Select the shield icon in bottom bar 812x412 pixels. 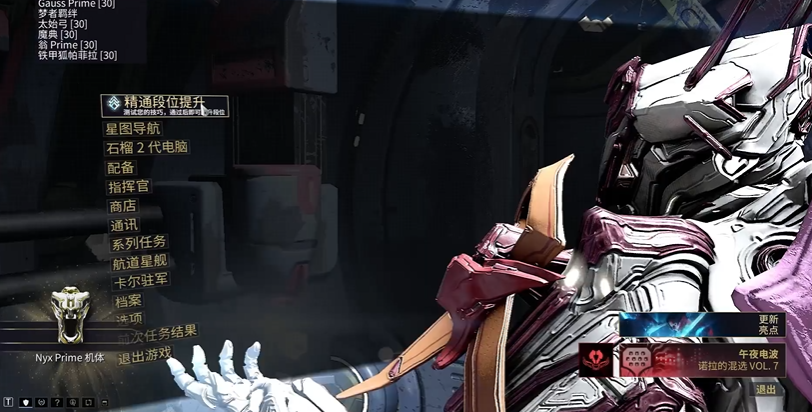tap(25, 402)
